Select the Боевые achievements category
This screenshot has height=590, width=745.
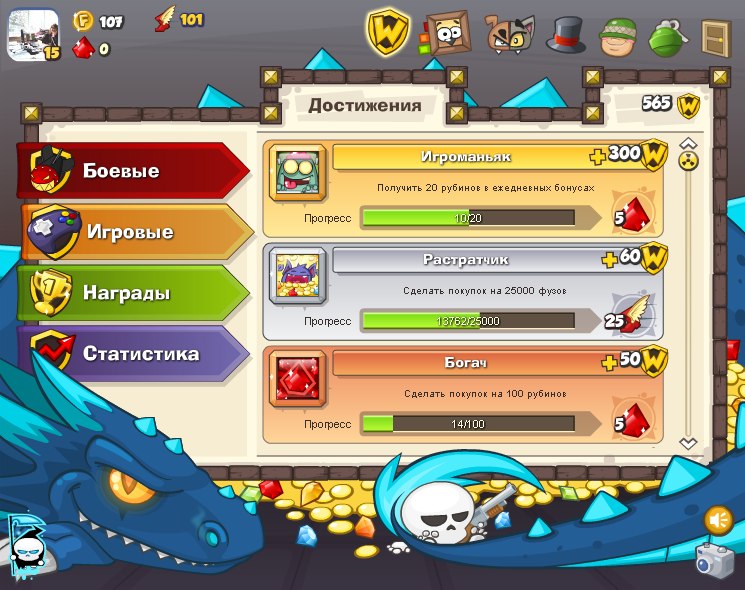[x=130, y=171]
